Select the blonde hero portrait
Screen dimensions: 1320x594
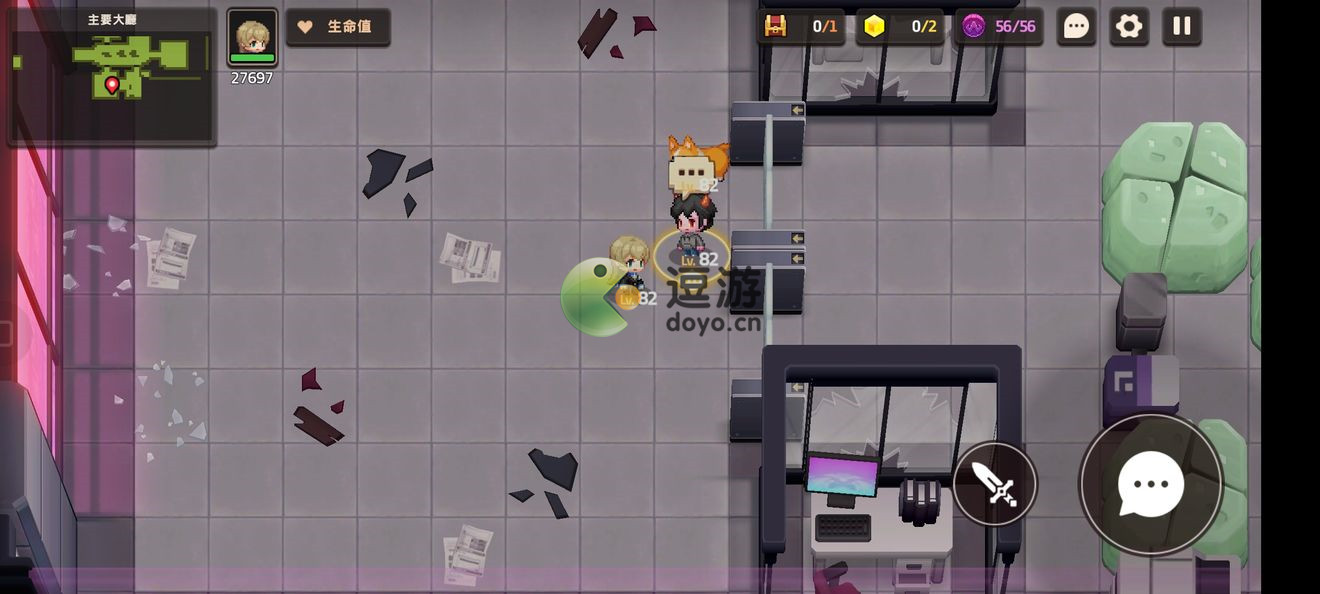tap(252, 38)
